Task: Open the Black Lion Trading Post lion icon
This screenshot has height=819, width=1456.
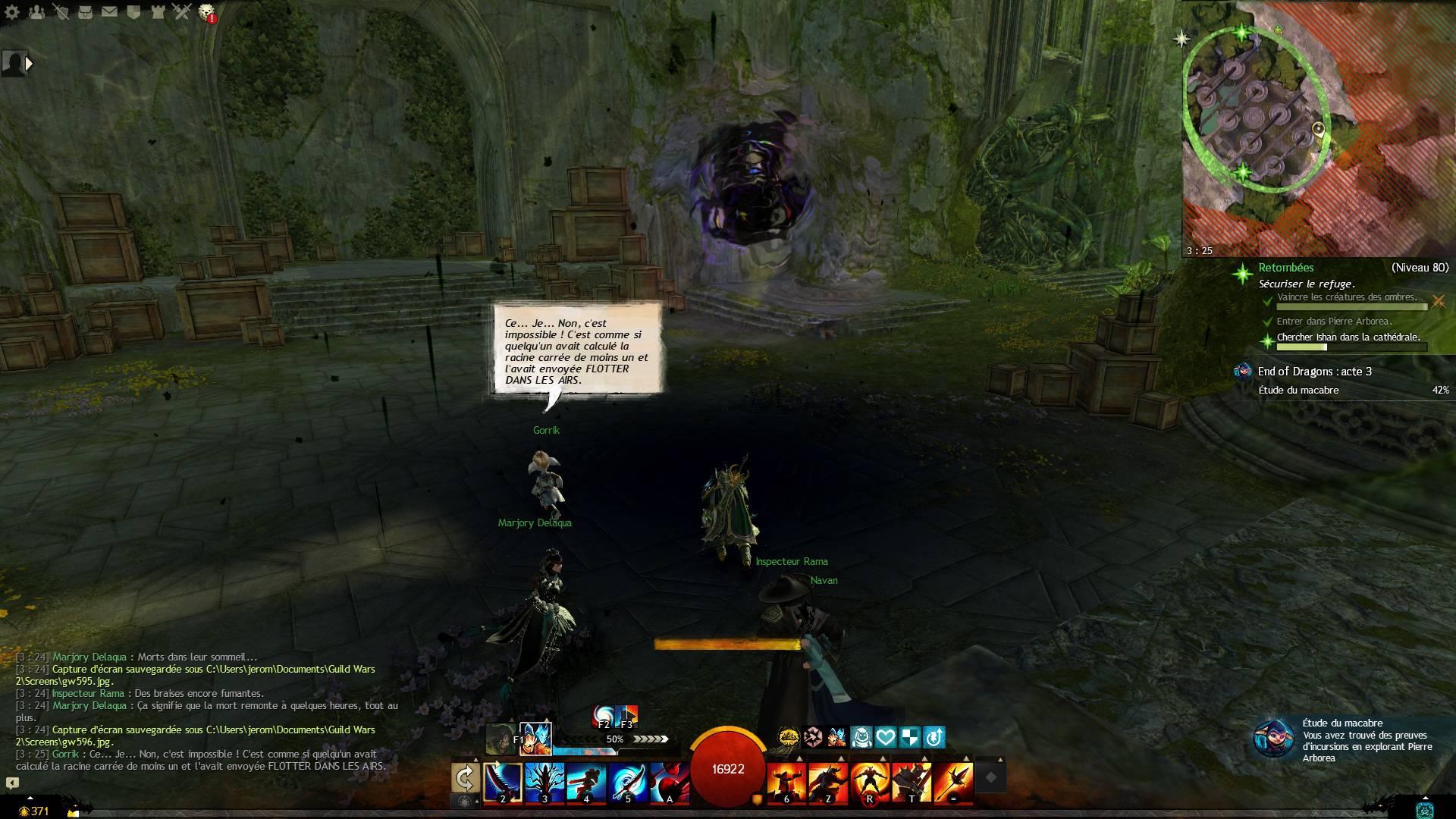Action: [x=206, y=12]
